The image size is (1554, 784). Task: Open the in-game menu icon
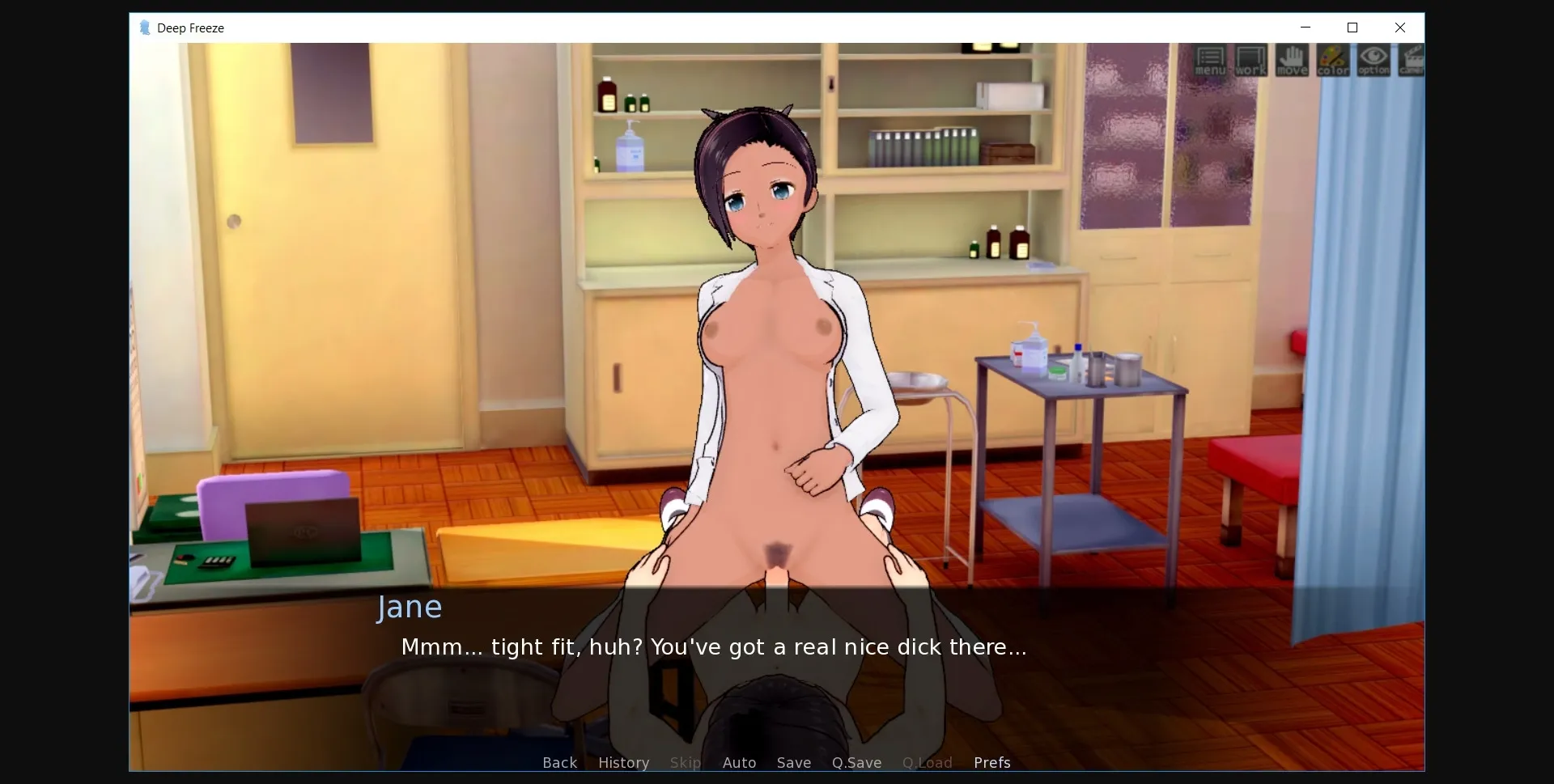pyautogui.click(x=1210, y=61)
